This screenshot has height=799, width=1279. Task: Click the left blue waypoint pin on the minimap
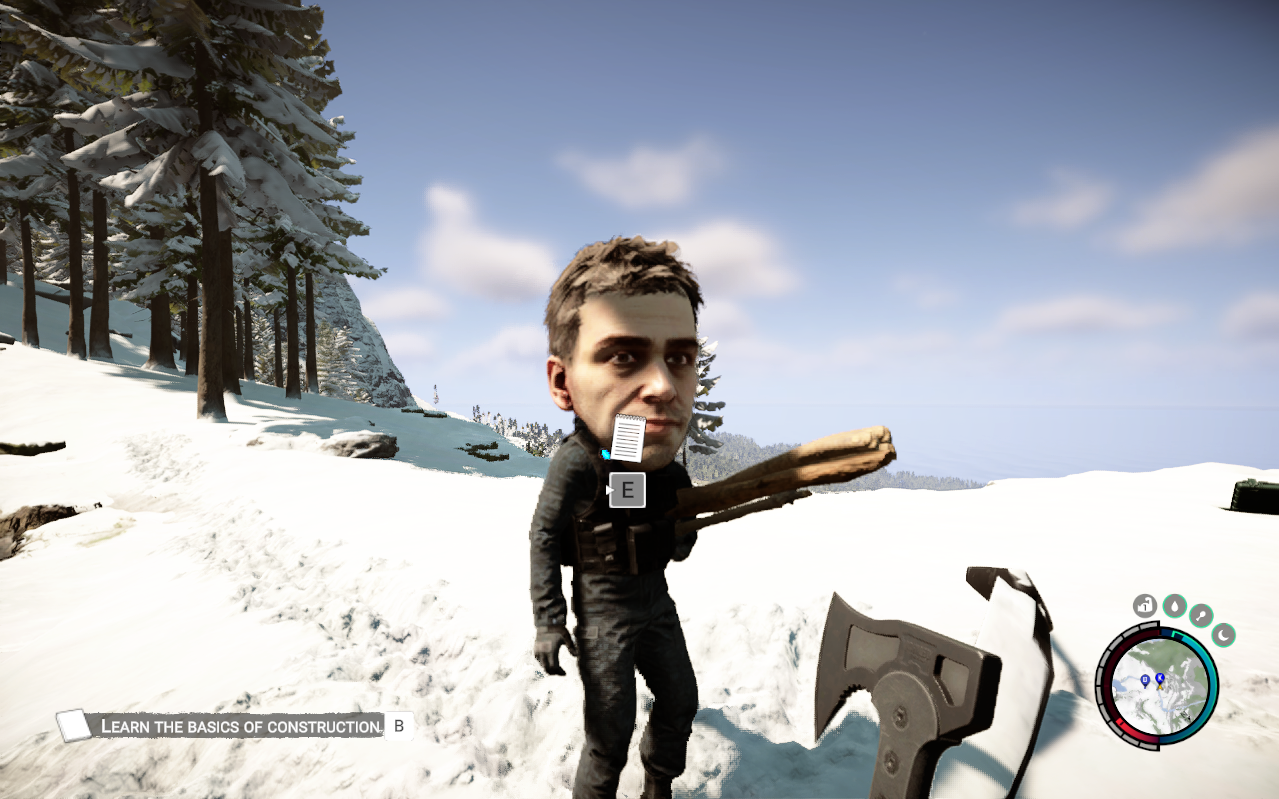[x=1145, y=681]
